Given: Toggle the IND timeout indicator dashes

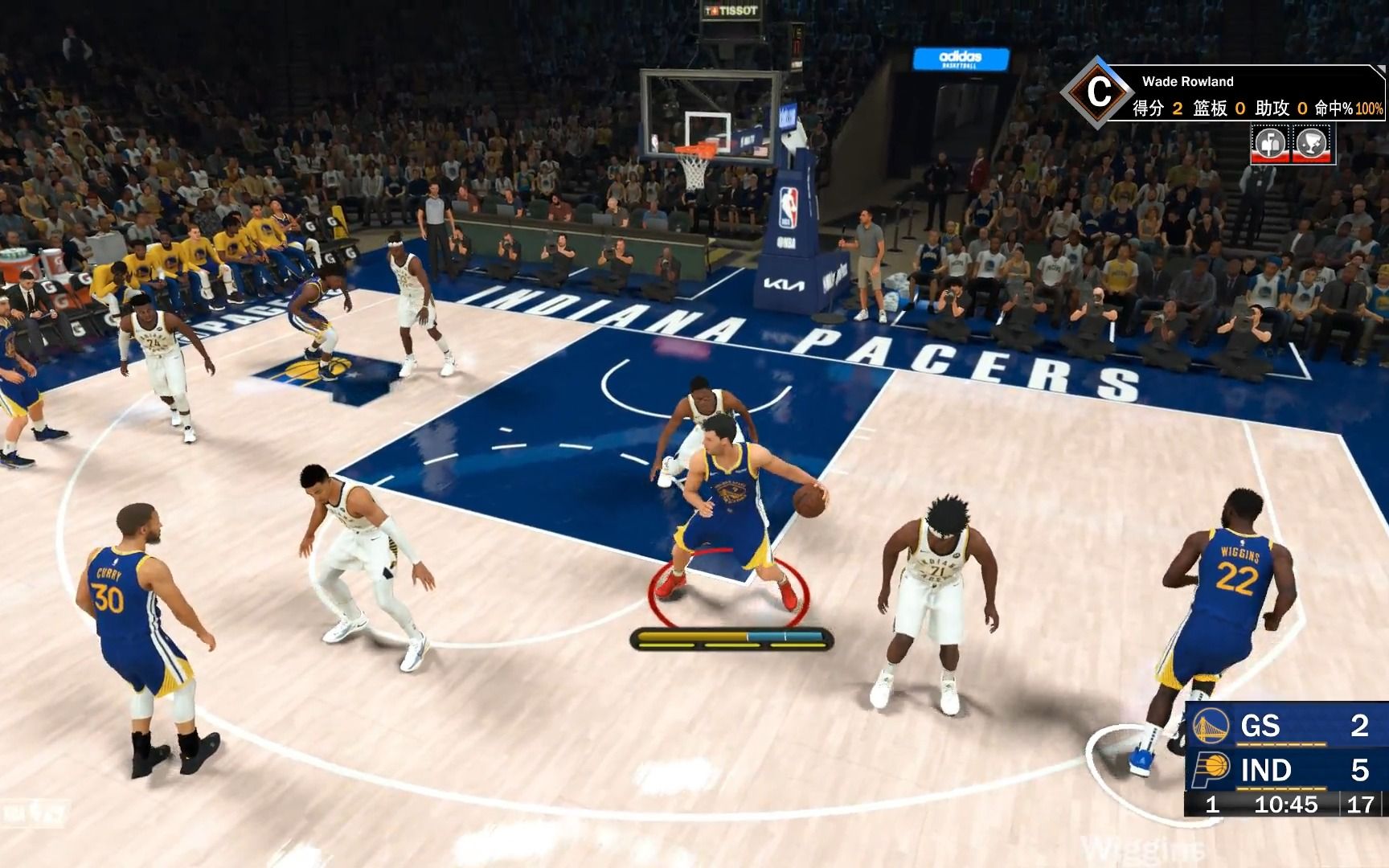Looking at the screenshot, I should 1280,789.
